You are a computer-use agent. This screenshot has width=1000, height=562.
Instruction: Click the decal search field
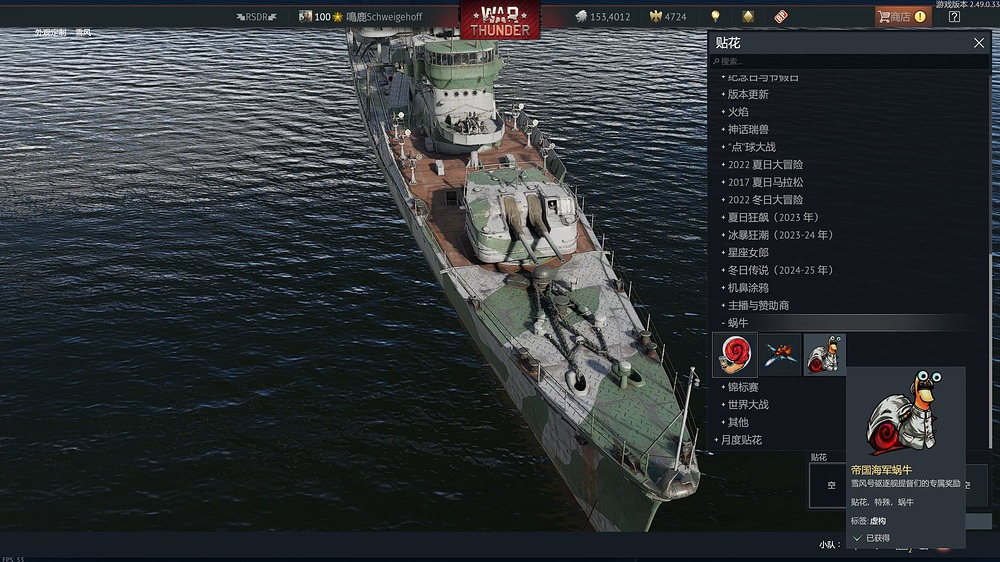tap(850, 61)
